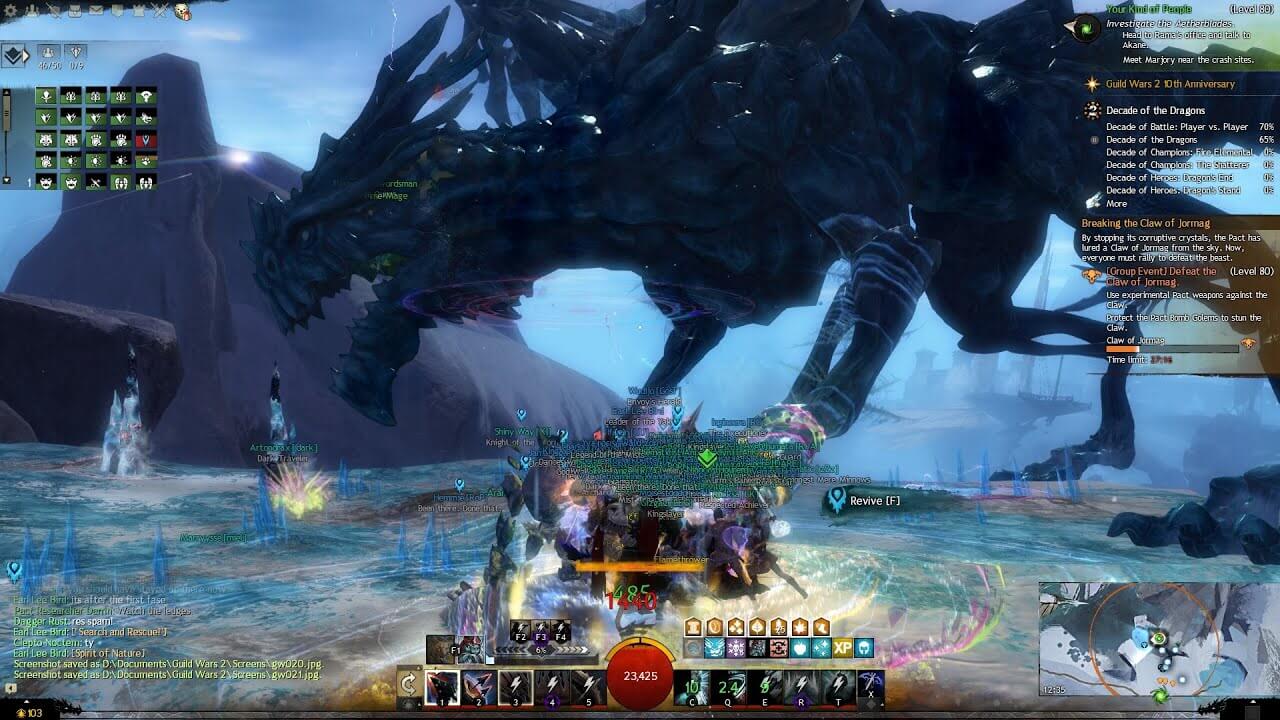Open the Contacts and LFG panel icon
1280x720 pixels.
coord(33,11)
